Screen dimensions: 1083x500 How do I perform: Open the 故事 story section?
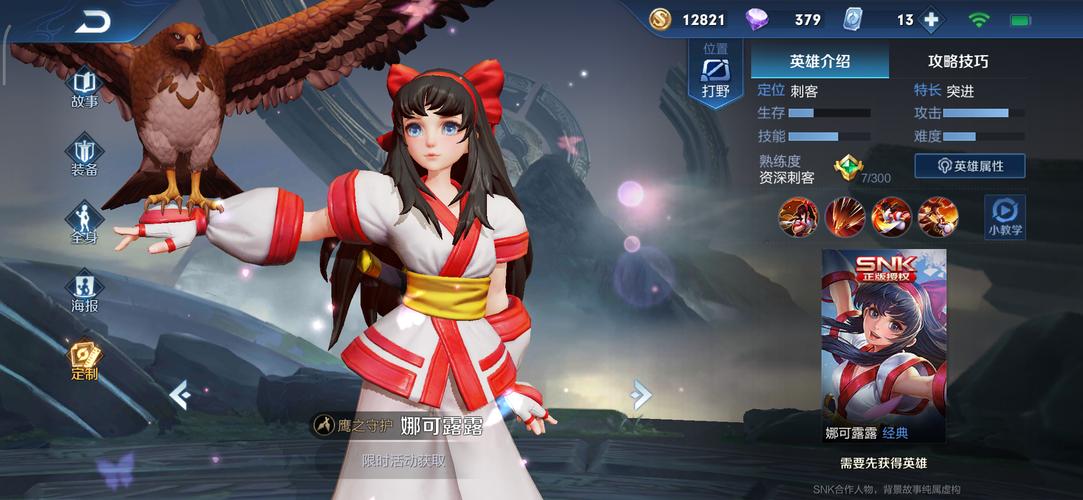[x=85, y=88]
